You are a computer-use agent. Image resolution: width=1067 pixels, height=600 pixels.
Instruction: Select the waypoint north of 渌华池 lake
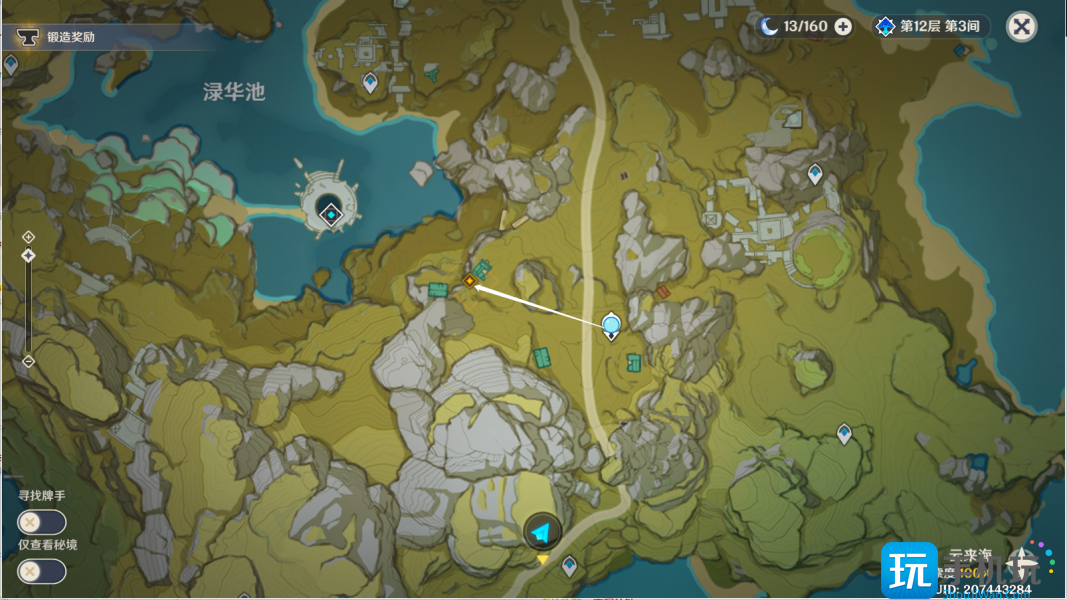point(370,82)
